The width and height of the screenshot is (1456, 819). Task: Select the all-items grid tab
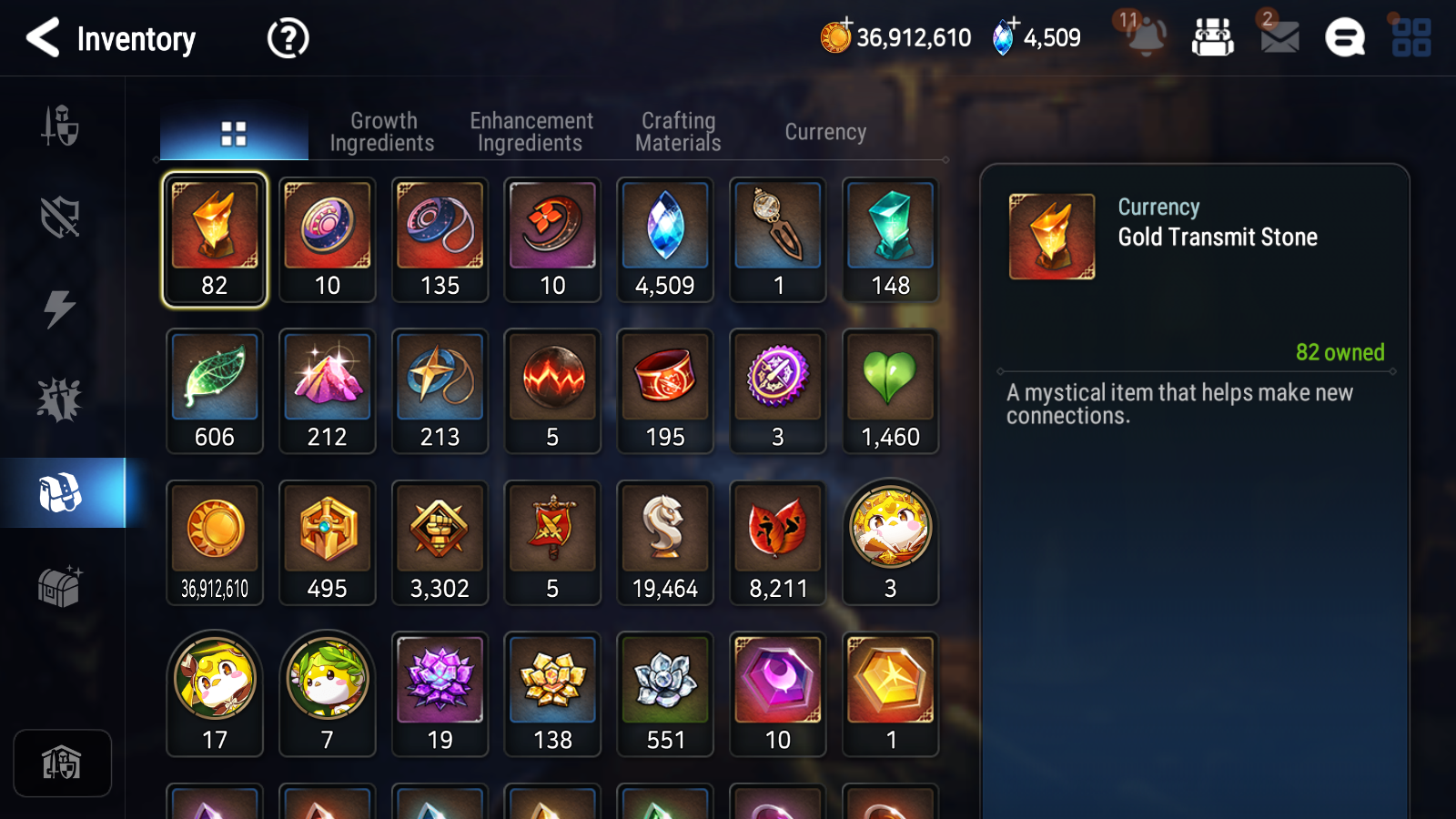coord(234,133)
